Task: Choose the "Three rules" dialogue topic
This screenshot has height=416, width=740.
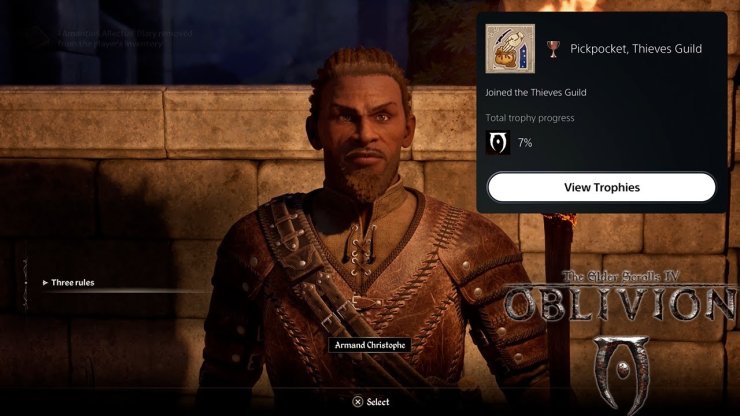Action: coord(71,283)
